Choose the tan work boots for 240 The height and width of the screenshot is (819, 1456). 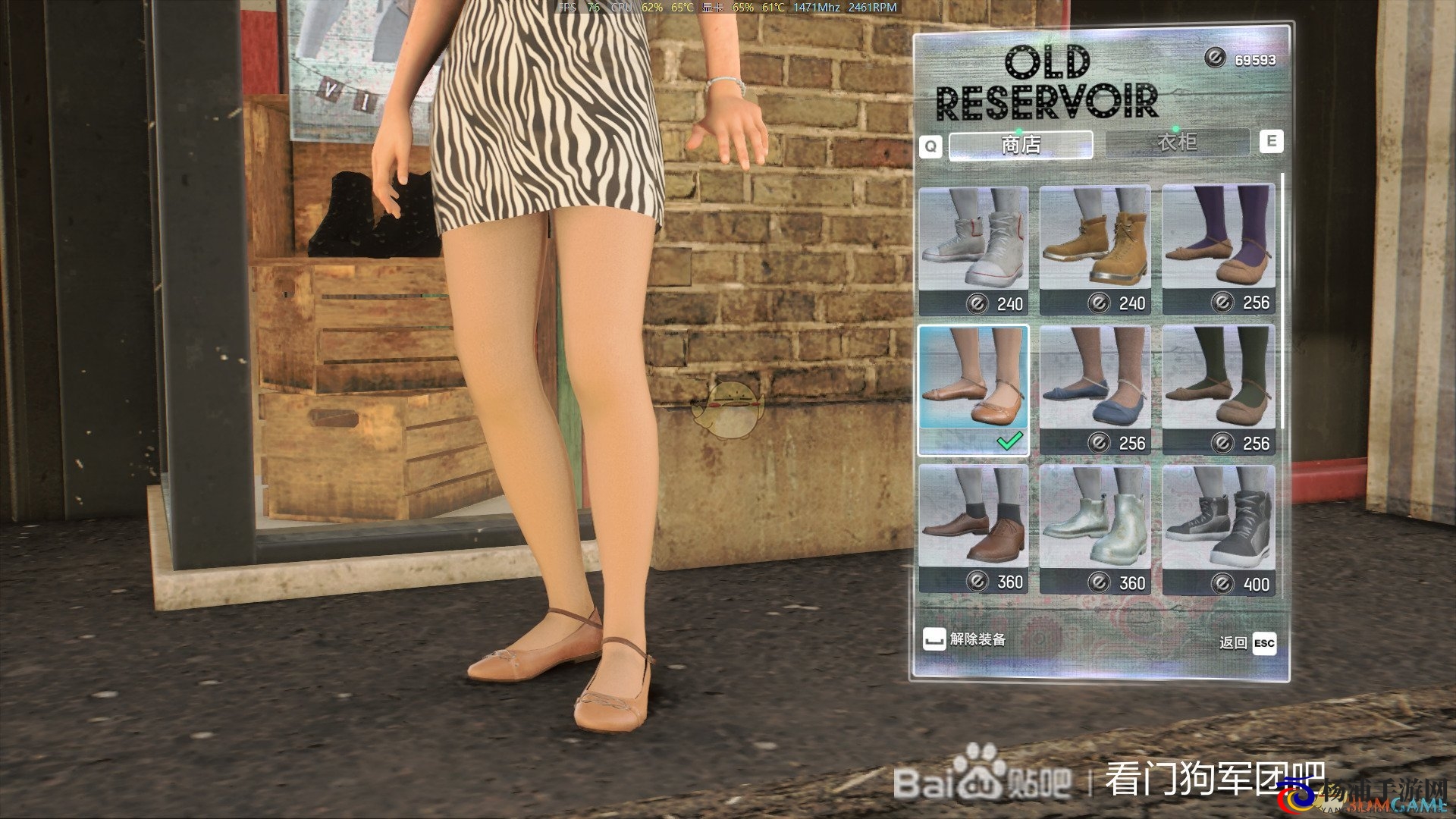tap(1095, 249)
